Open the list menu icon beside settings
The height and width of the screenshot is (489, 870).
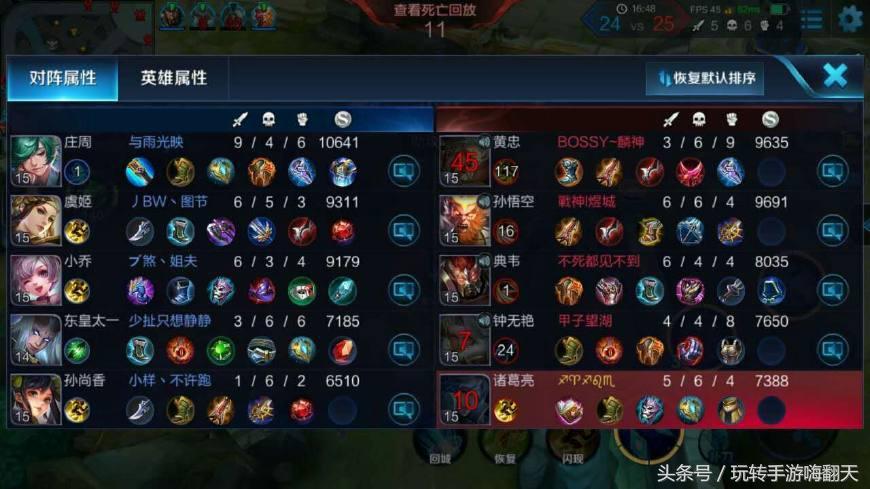pos(813,19)
